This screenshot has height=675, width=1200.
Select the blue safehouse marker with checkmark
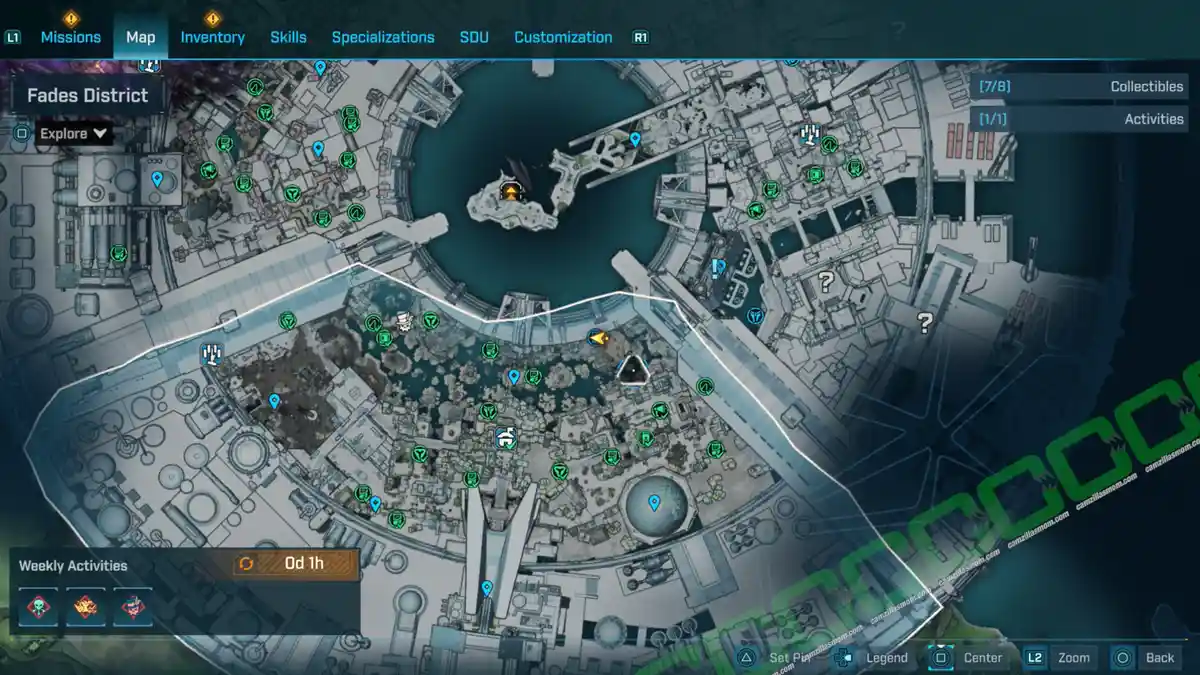(506, 437)
